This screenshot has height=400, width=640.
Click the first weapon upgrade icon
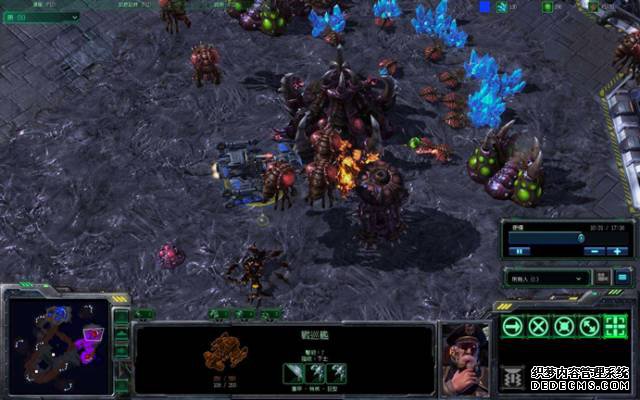291,371
